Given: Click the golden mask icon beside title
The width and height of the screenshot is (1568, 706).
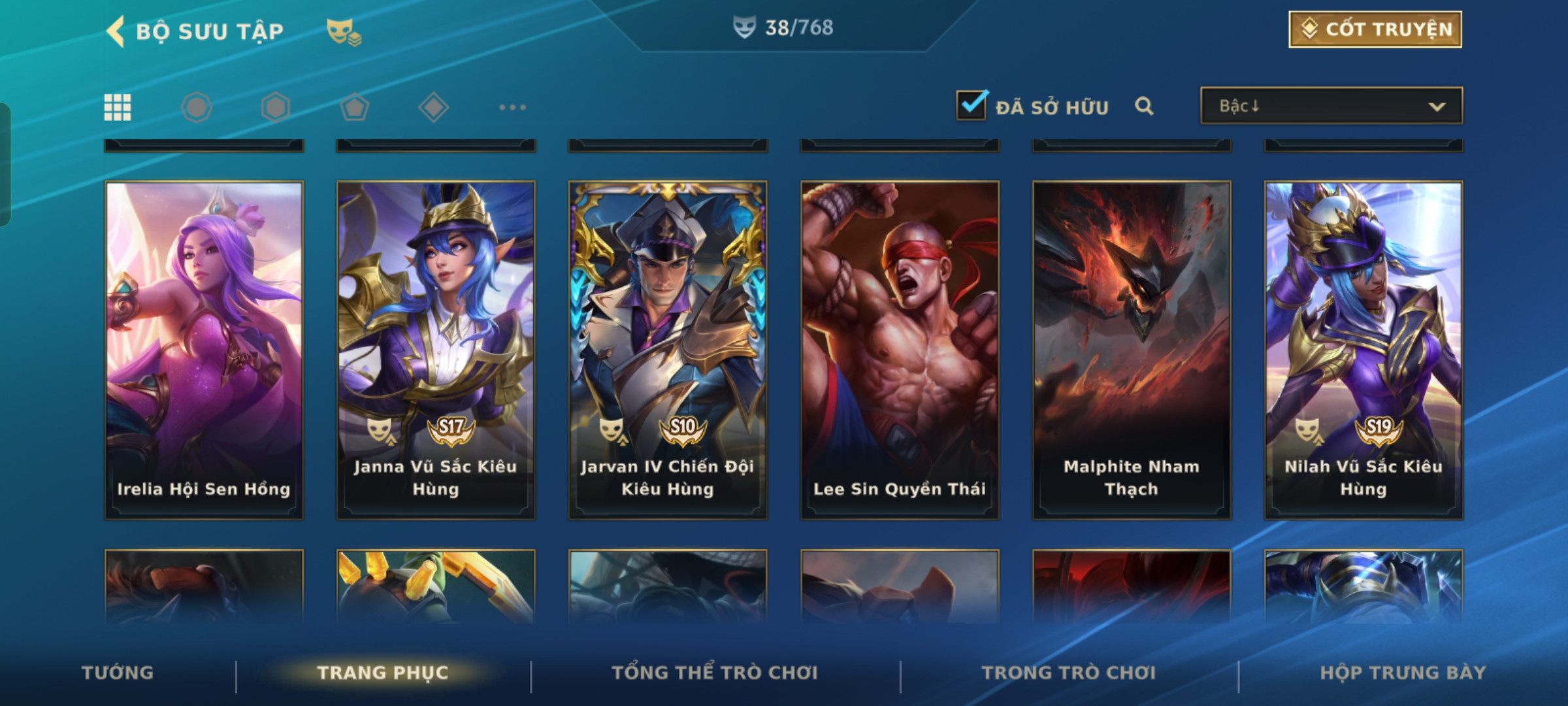Looking at the screenshot, I should pyautogui.click(x=344, y=31).
